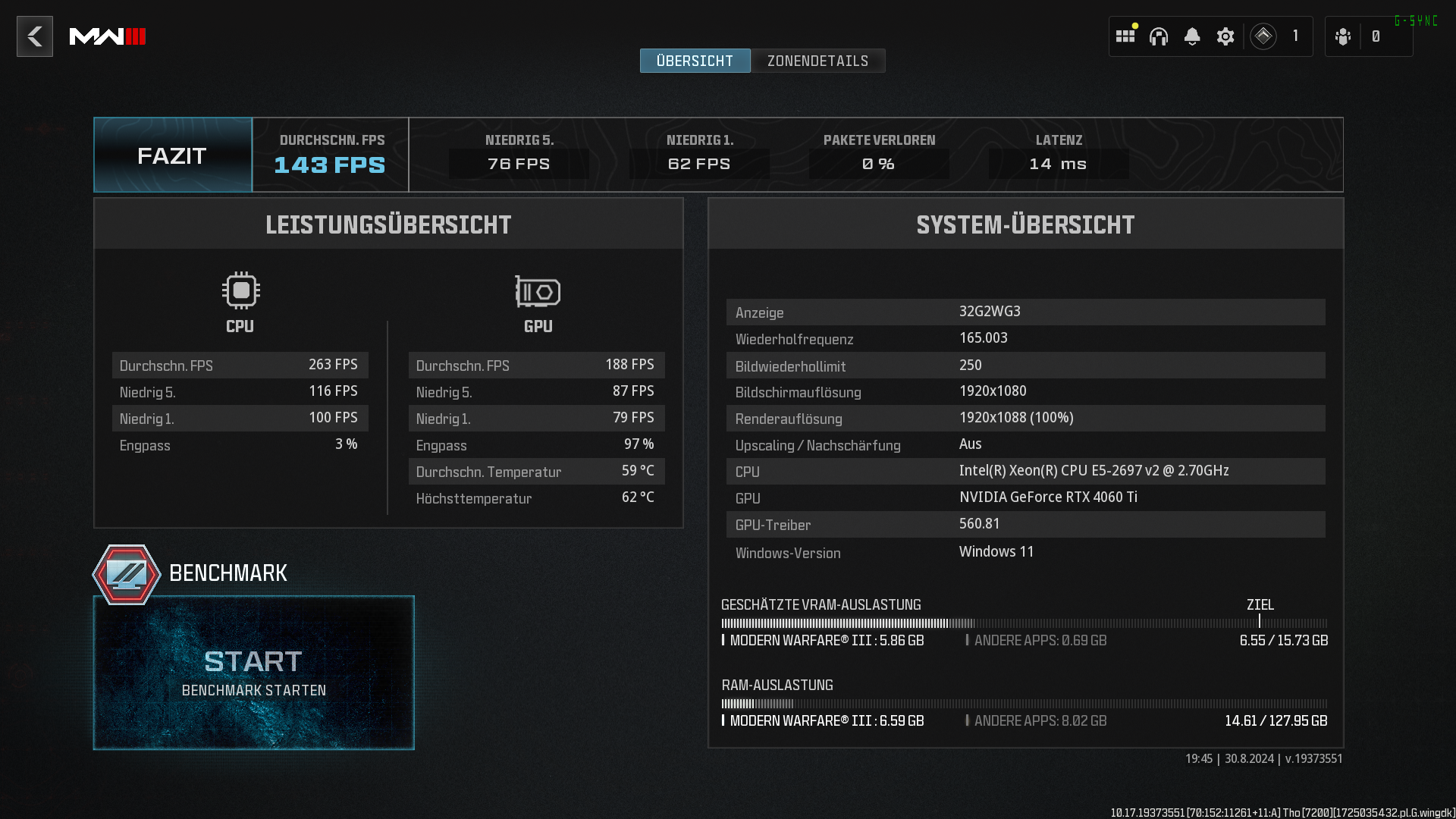Click the DURCHSCHN. FPS 143 stat header
Image resolution: width=1456 pixels, height=819 pixels.
(330, 155)
